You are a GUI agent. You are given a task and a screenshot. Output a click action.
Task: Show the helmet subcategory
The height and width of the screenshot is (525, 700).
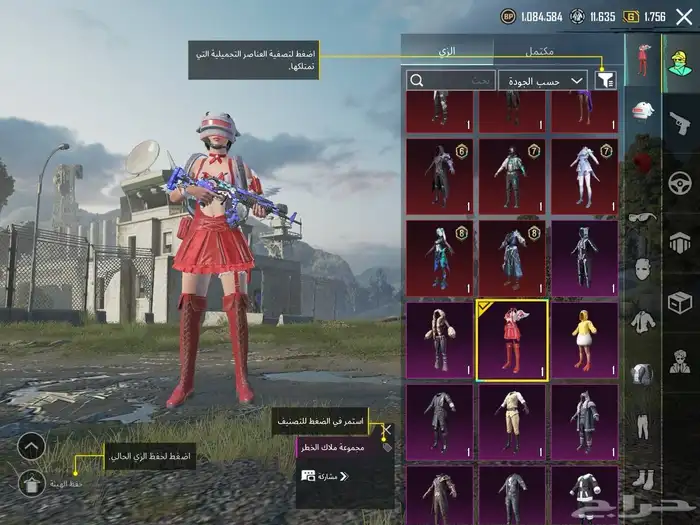[643, 112]
